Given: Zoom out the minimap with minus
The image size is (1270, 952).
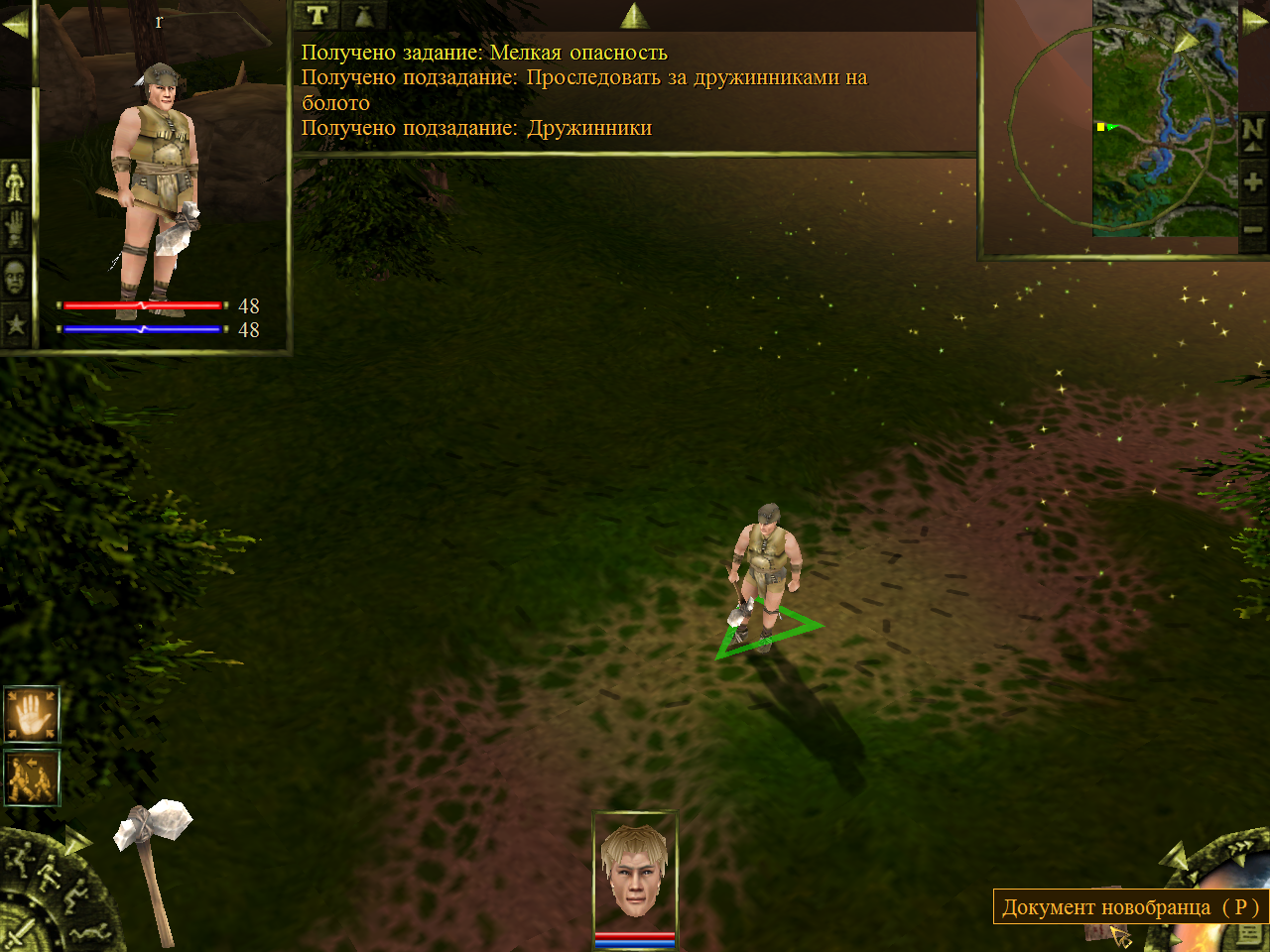Looking at the screenshot, I should [1253, 230].
